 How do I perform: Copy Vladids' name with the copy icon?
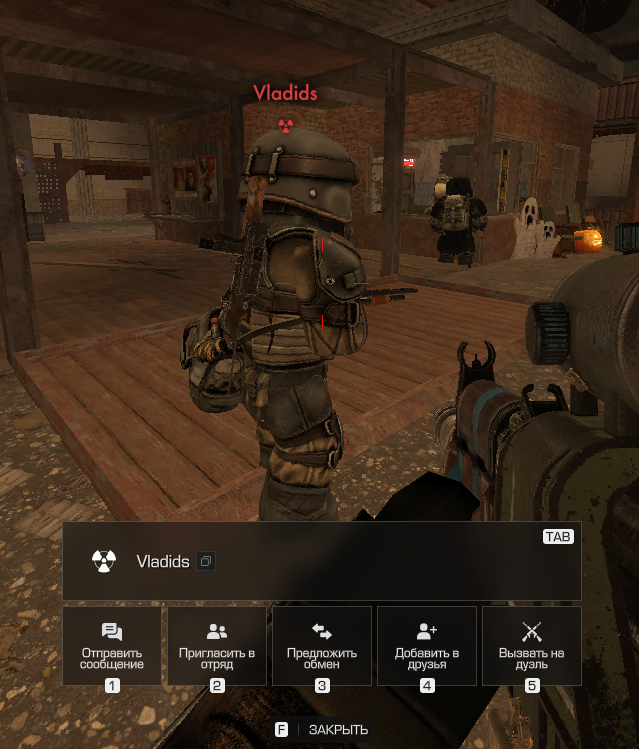click(x=205, y=562)
